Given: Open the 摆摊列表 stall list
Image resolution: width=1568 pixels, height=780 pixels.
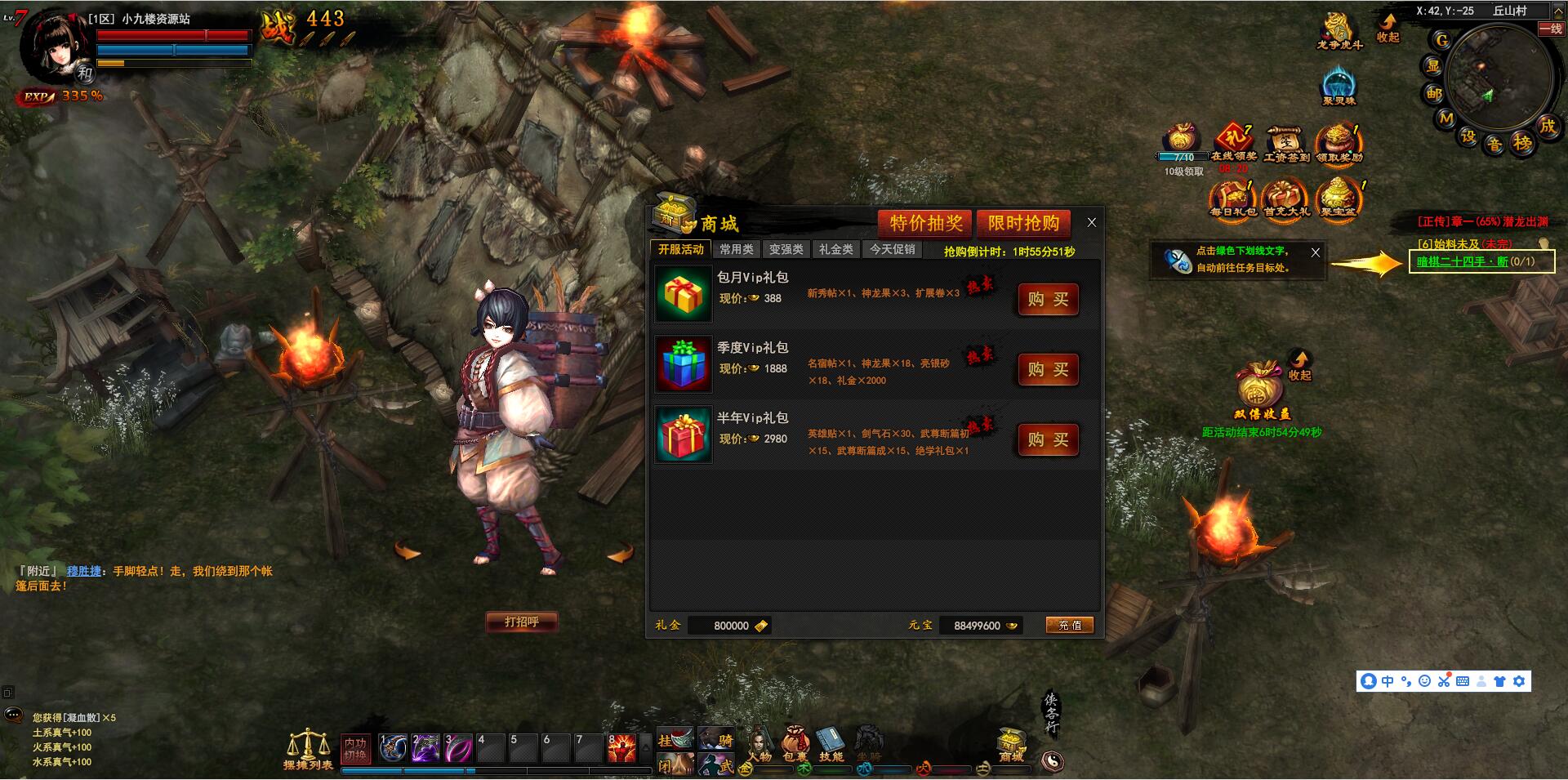Looking at the screenshot, I should coord(307,749).
